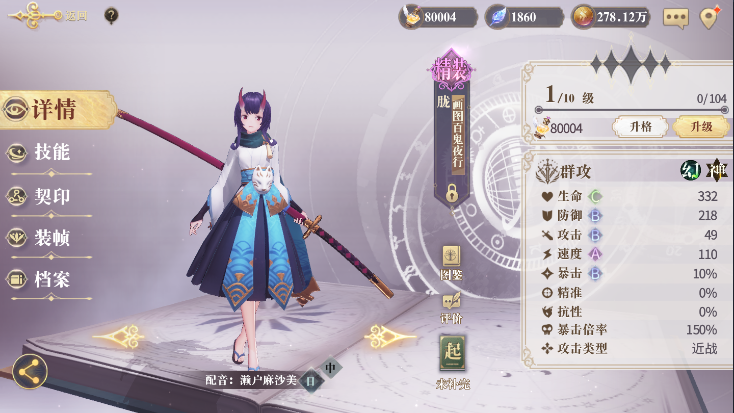Open the 图鉴 illustration book
Screen dimensions: 734x413
[451, 261]
